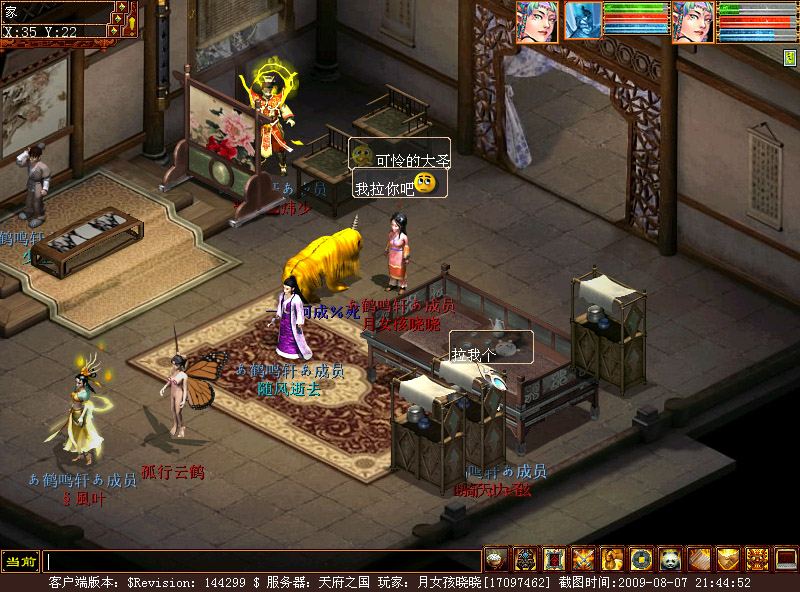
Task: Open the golden horse icon
Action: tap(612, 559)
